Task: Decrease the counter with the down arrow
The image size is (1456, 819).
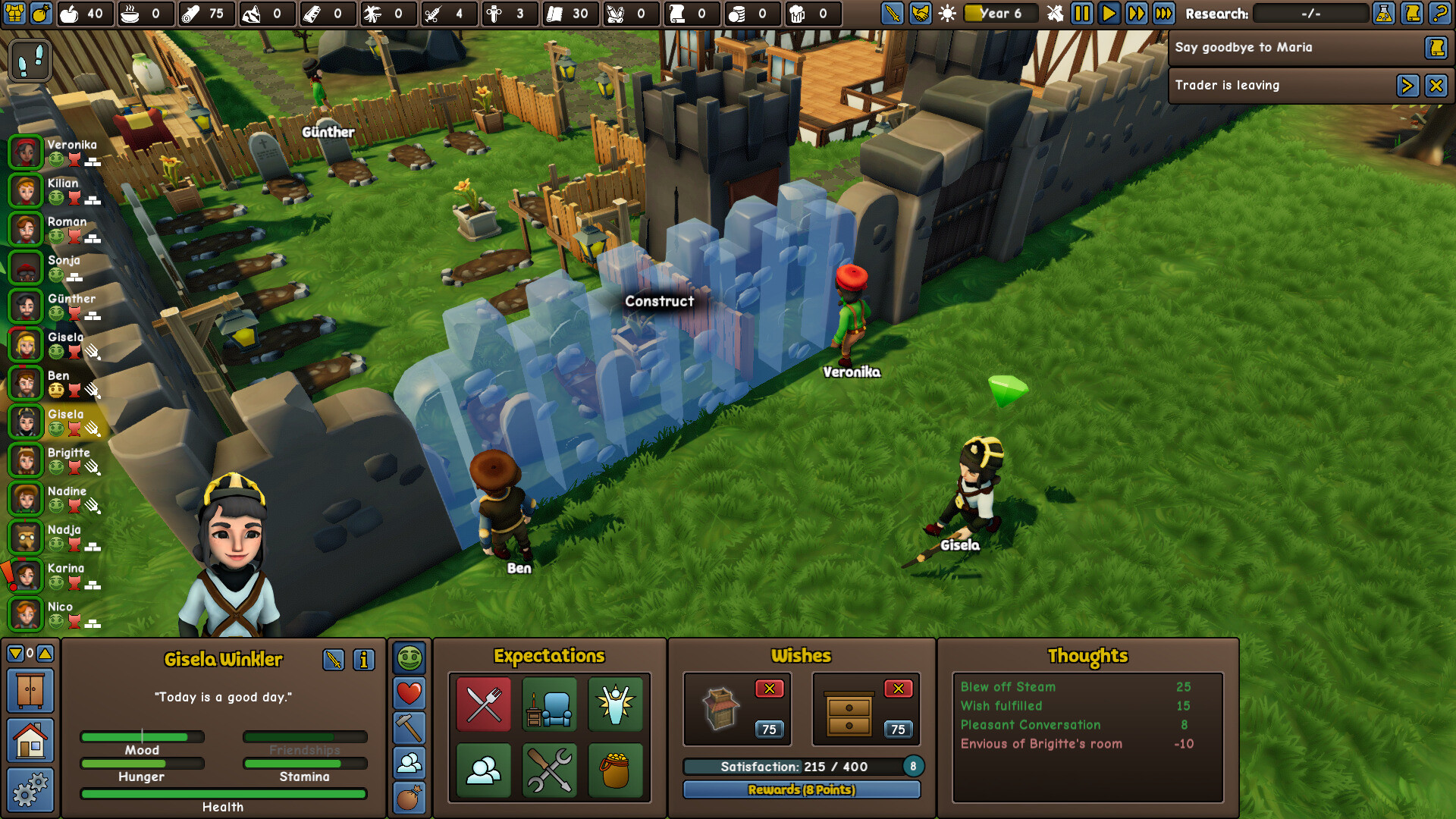Action: 14,652
